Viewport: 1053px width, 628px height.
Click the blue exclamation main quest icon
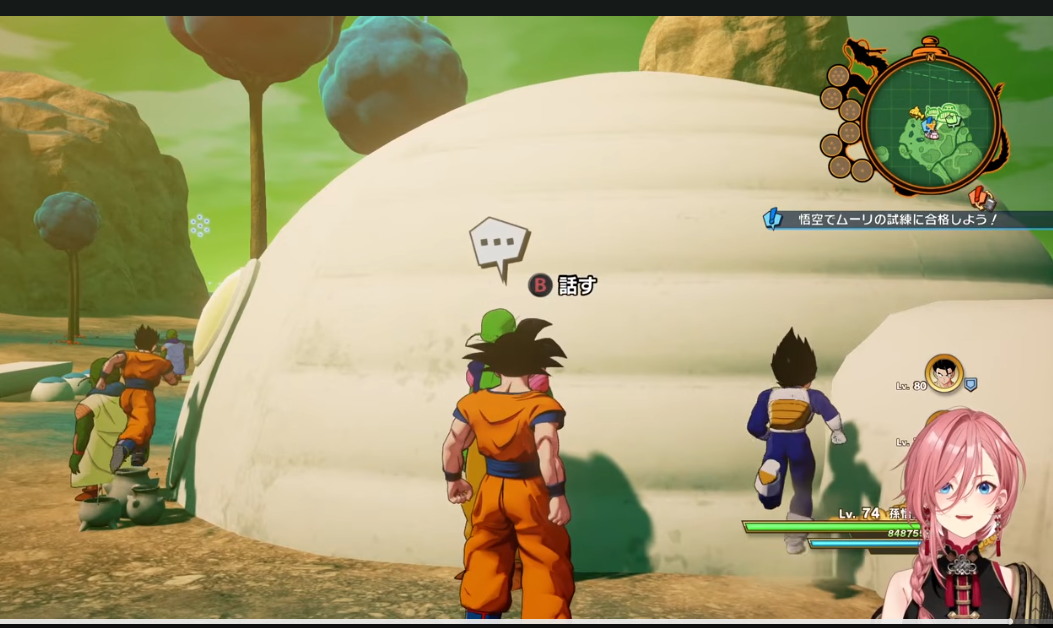772,219
